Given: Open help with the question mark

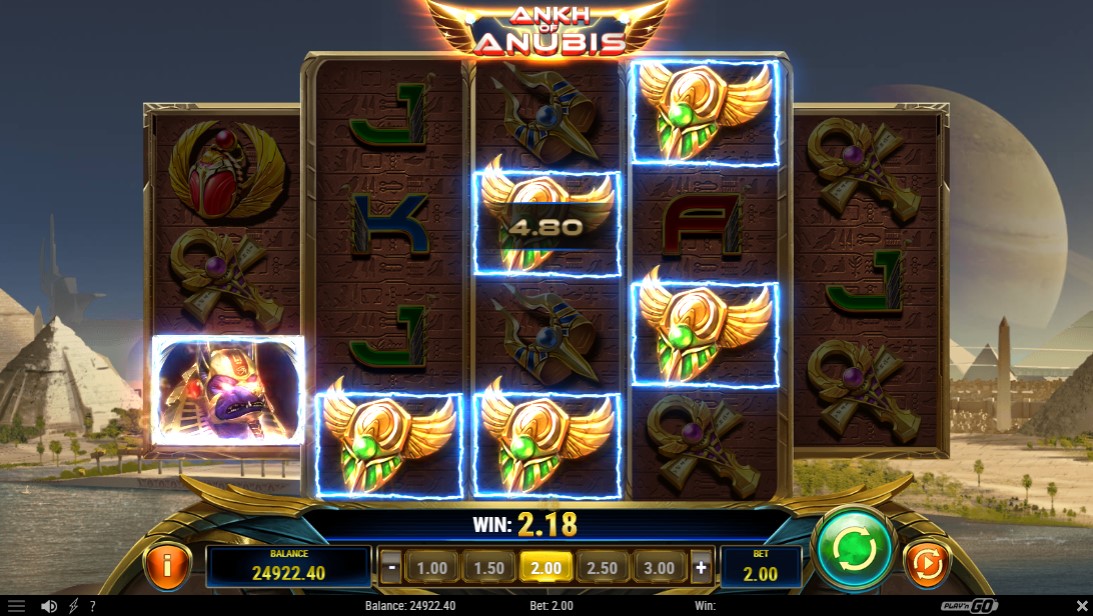Looking at the screenshot, I should pos(92,606).
